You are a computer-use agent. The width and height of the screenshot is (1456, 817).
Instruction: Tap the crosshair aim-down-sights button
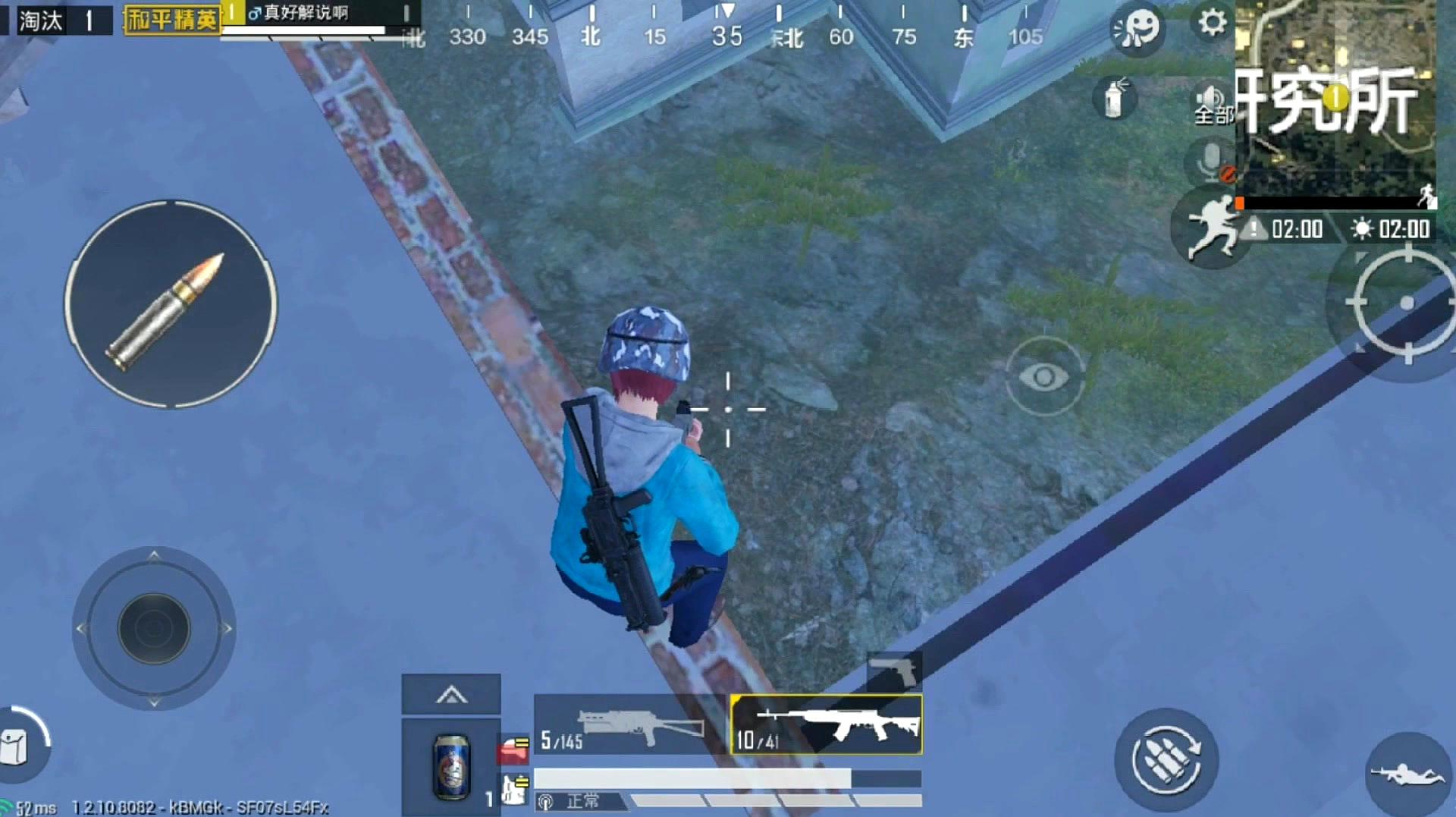pyautogui.click(x=1407, y=303)
